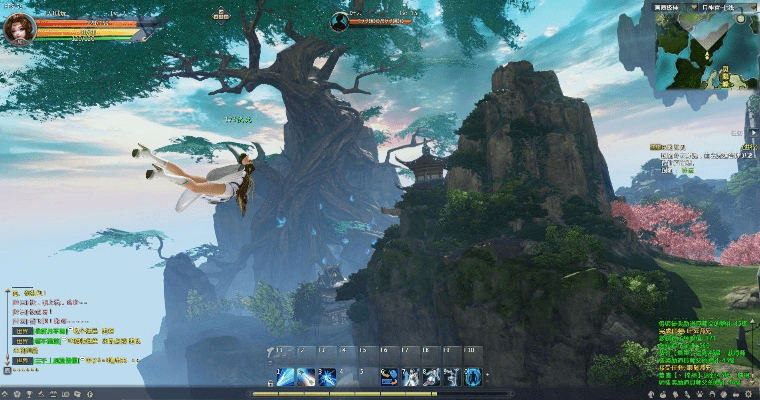Use the leaping figure skill in slot 9
760x400 pixels.
(452, 376)
